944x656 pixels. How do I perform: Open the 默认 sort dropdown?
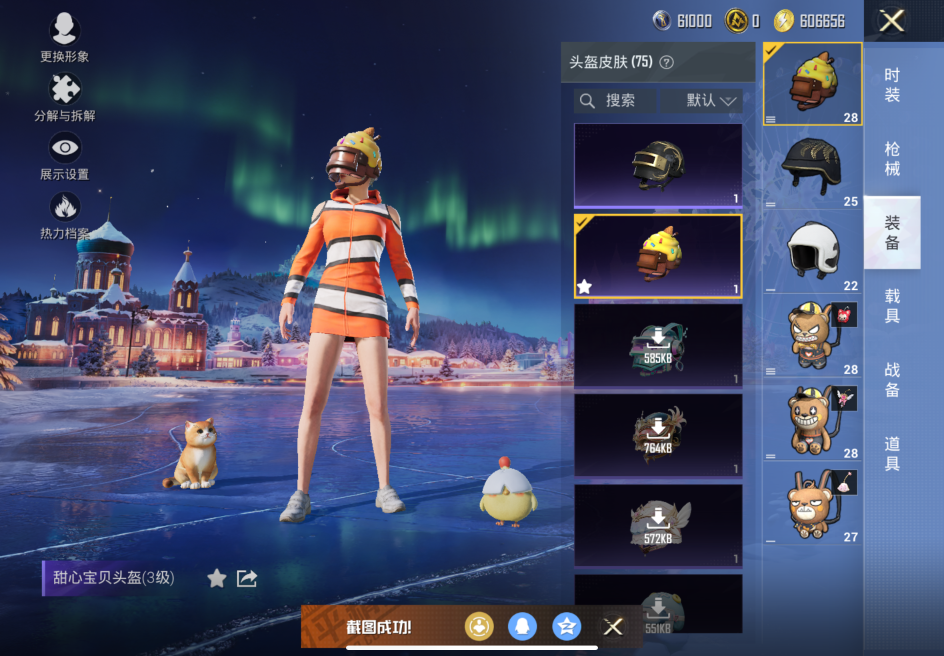pos(712,101)
